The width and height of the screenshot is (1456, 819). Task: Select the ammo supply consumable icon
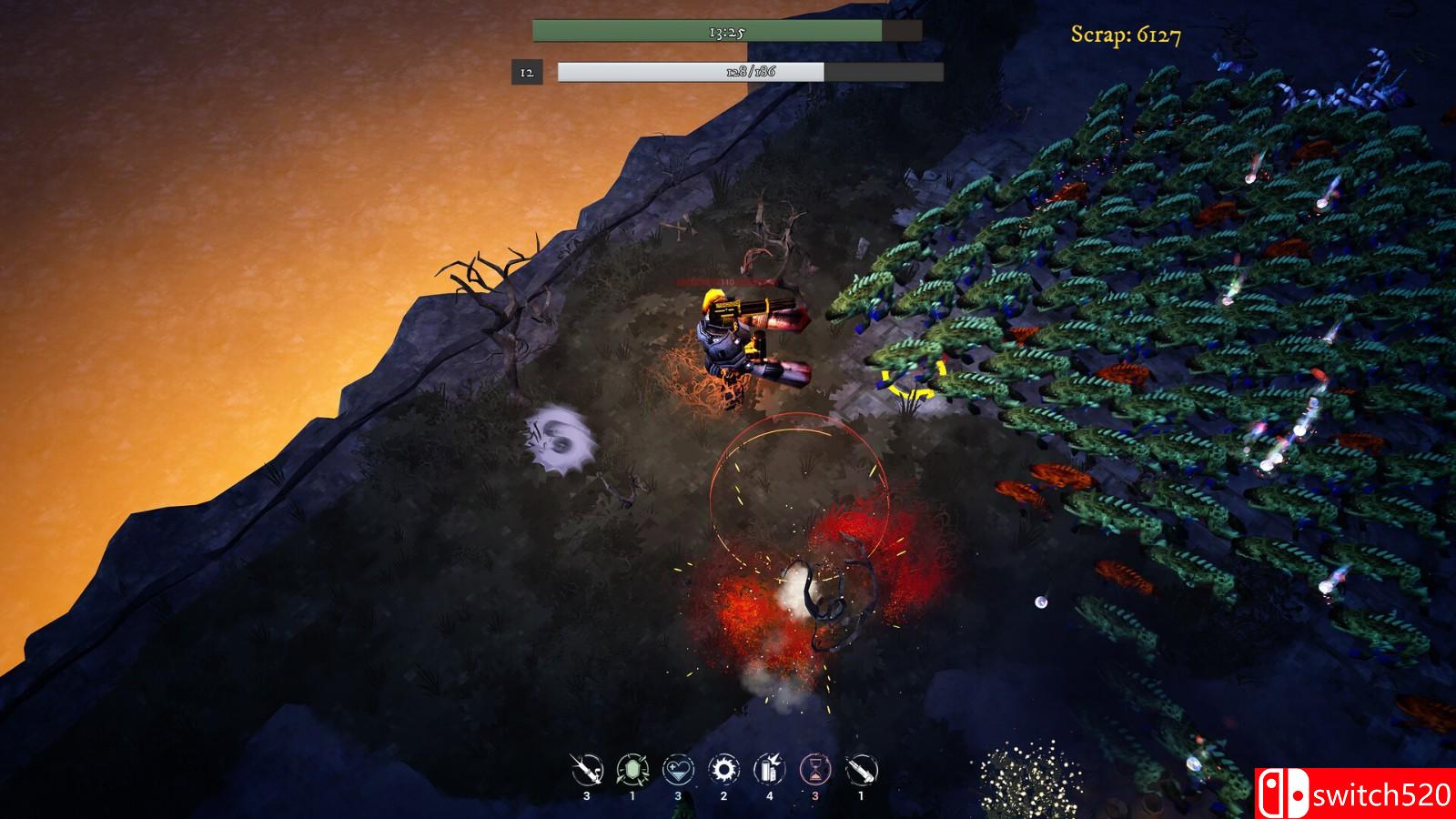[769, 769]
